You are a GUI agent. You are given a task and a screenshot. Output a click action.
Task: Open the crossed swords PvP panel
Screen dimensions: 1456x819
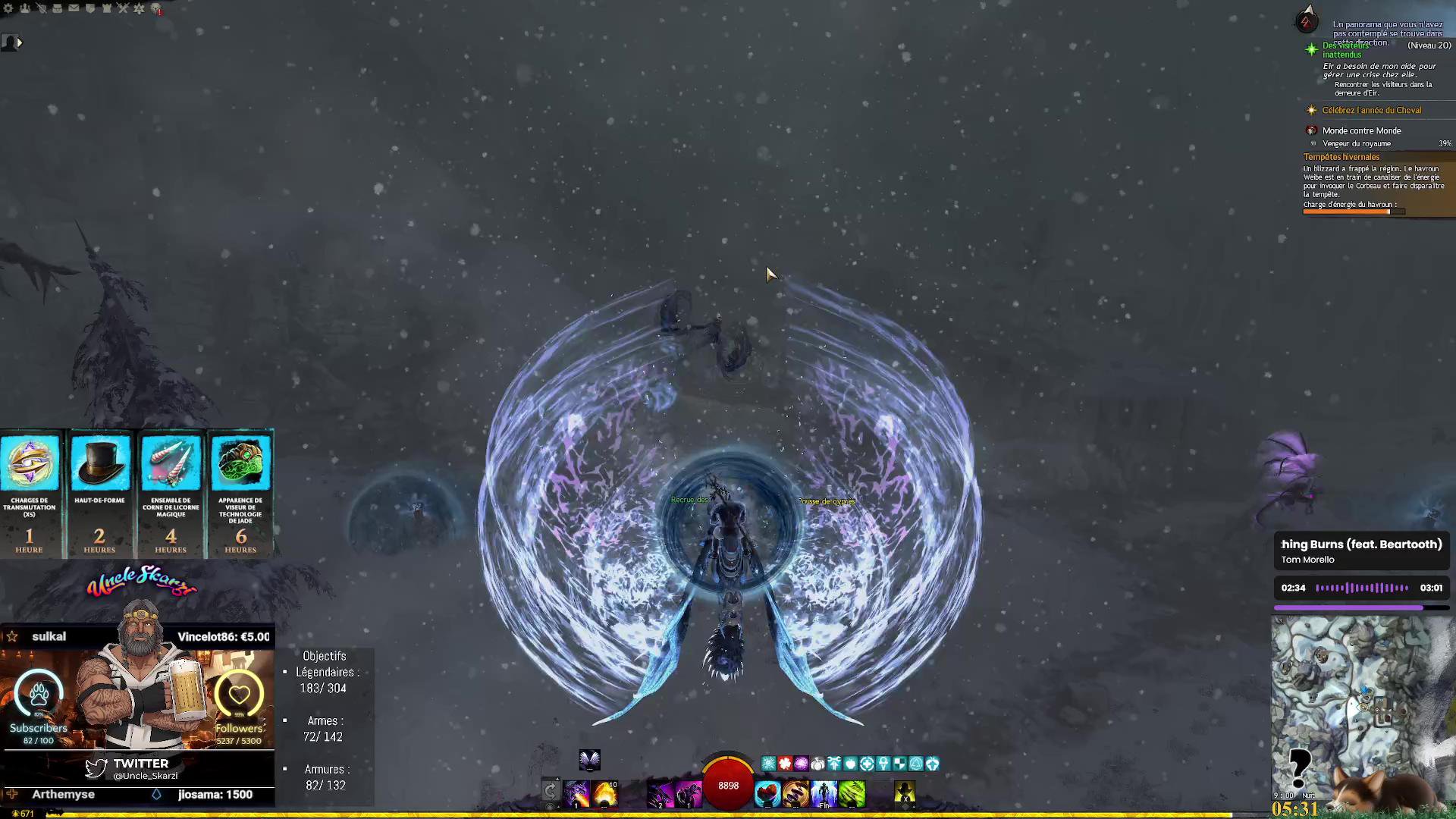tap(123, 8)
